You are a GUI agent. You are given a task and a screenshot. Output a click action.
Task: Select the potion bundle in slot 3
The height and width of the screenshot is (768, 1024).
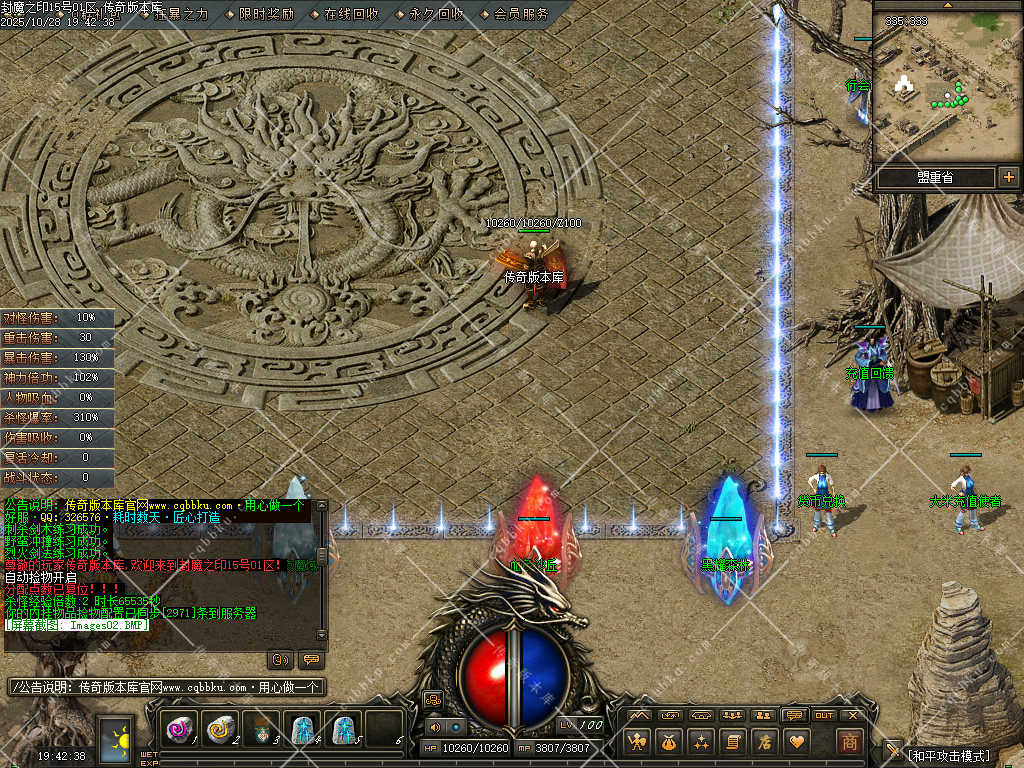pos(261,730)
